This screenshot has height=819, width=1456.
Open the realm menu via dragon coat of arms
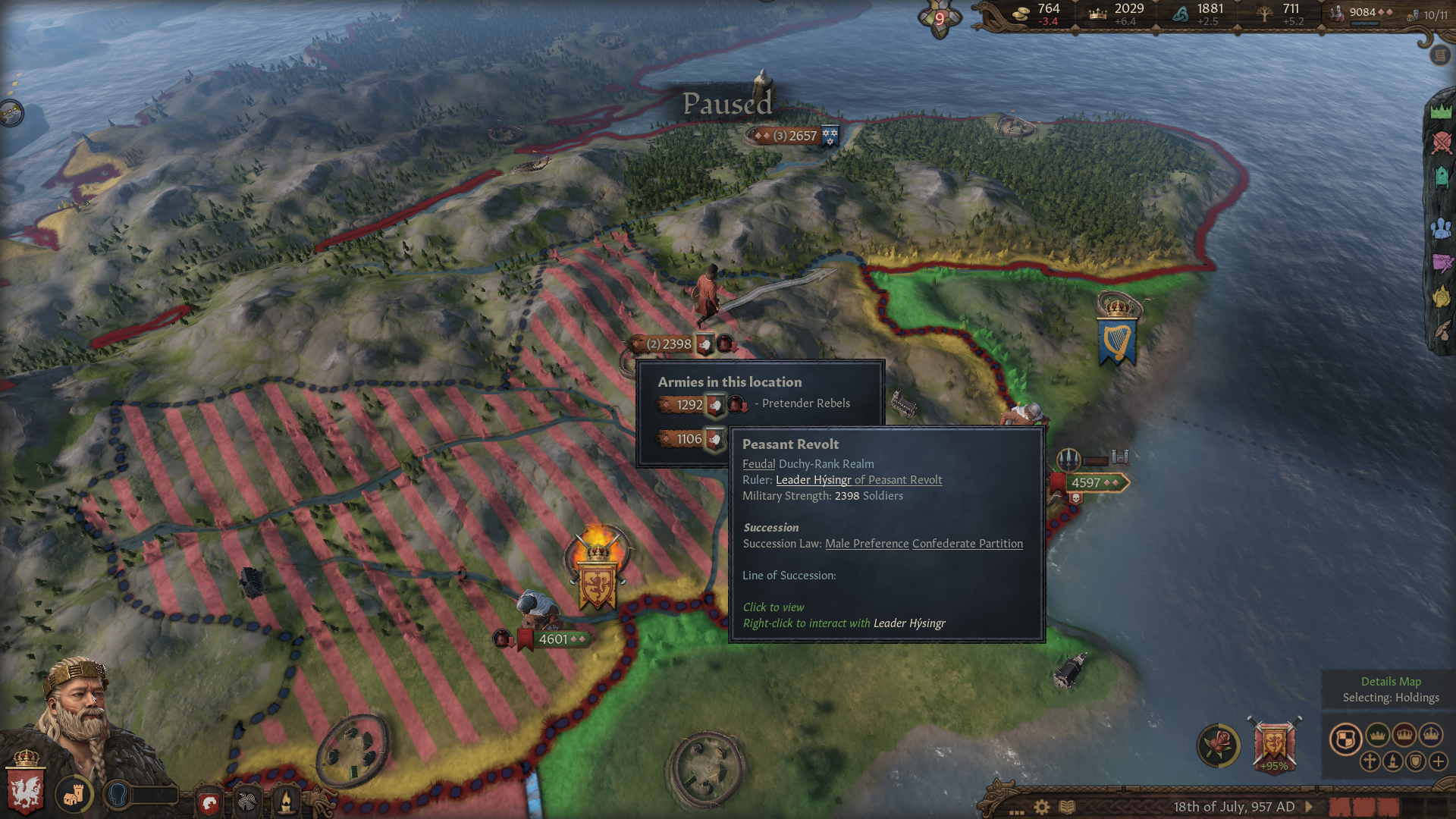(27, 791)
